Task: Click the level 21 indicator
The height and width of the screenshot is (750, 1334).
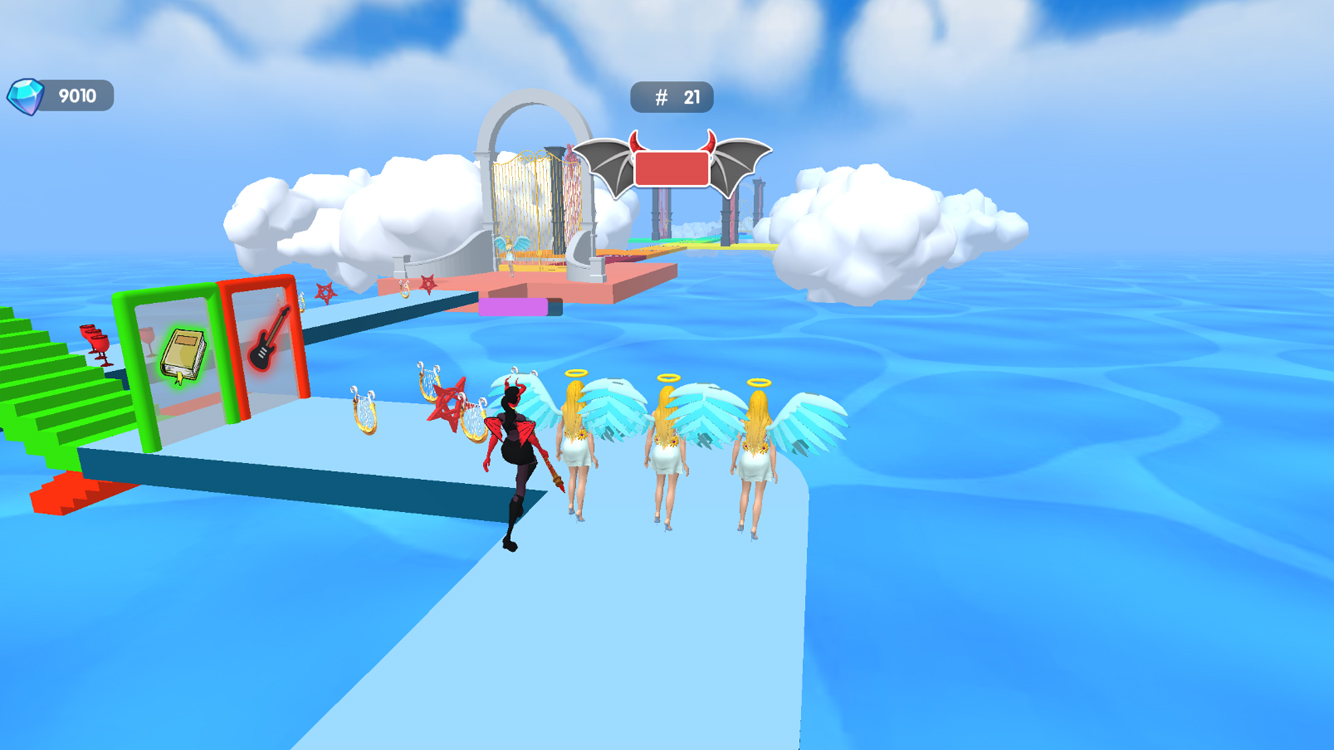Action: pyautogui.click(x=690, y=96)
